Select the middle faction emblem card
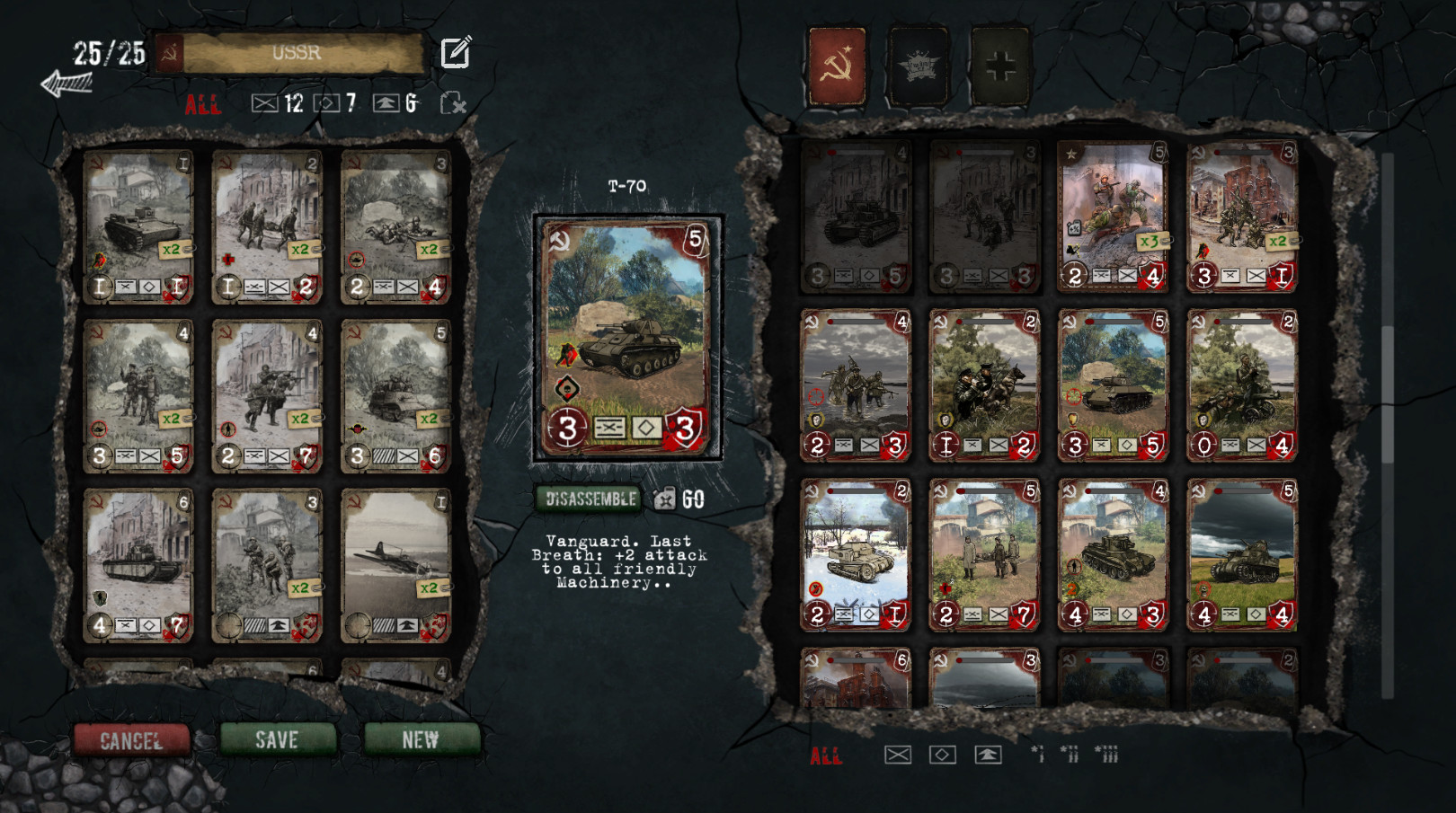This screenshot has height=813, width=1456. pos(919,66)
